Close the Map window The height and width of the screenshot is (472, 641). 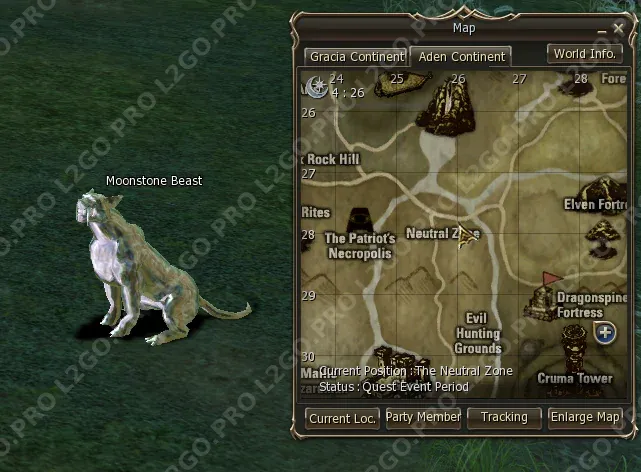pyautogui.click(x=618, y=31)
